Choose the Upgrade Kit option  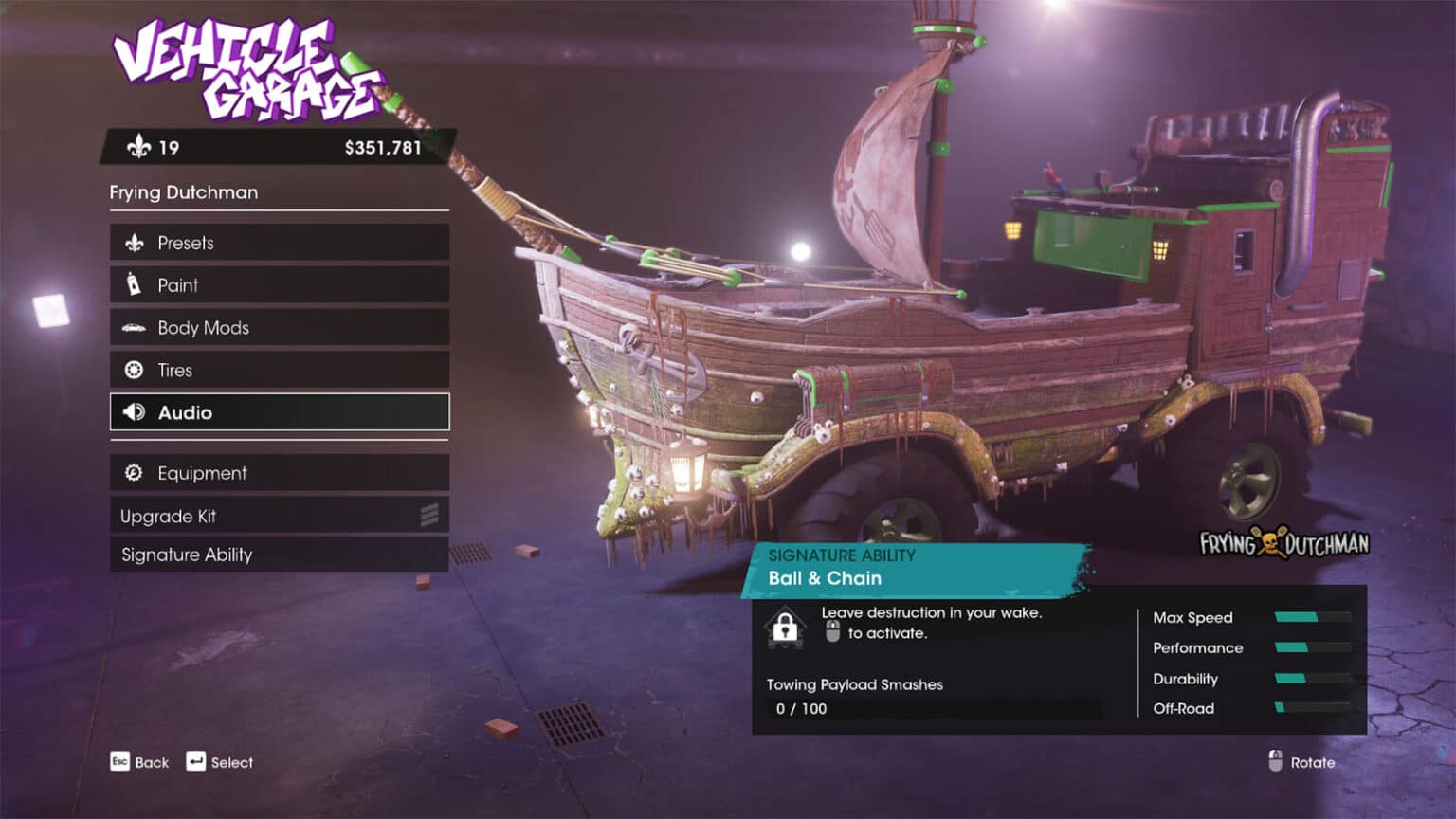pos(279,516)
